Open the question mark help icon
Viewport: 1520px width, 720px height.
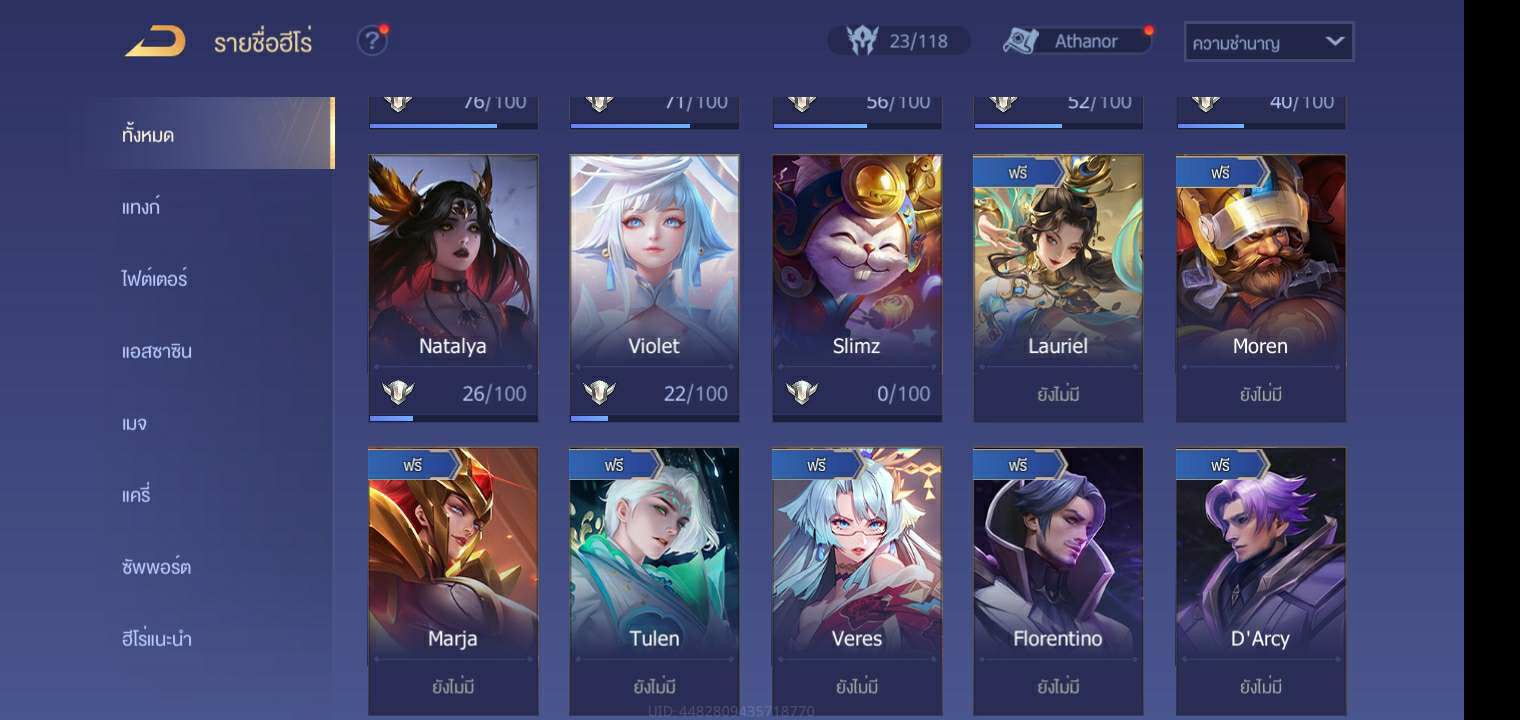click(372, 41)
